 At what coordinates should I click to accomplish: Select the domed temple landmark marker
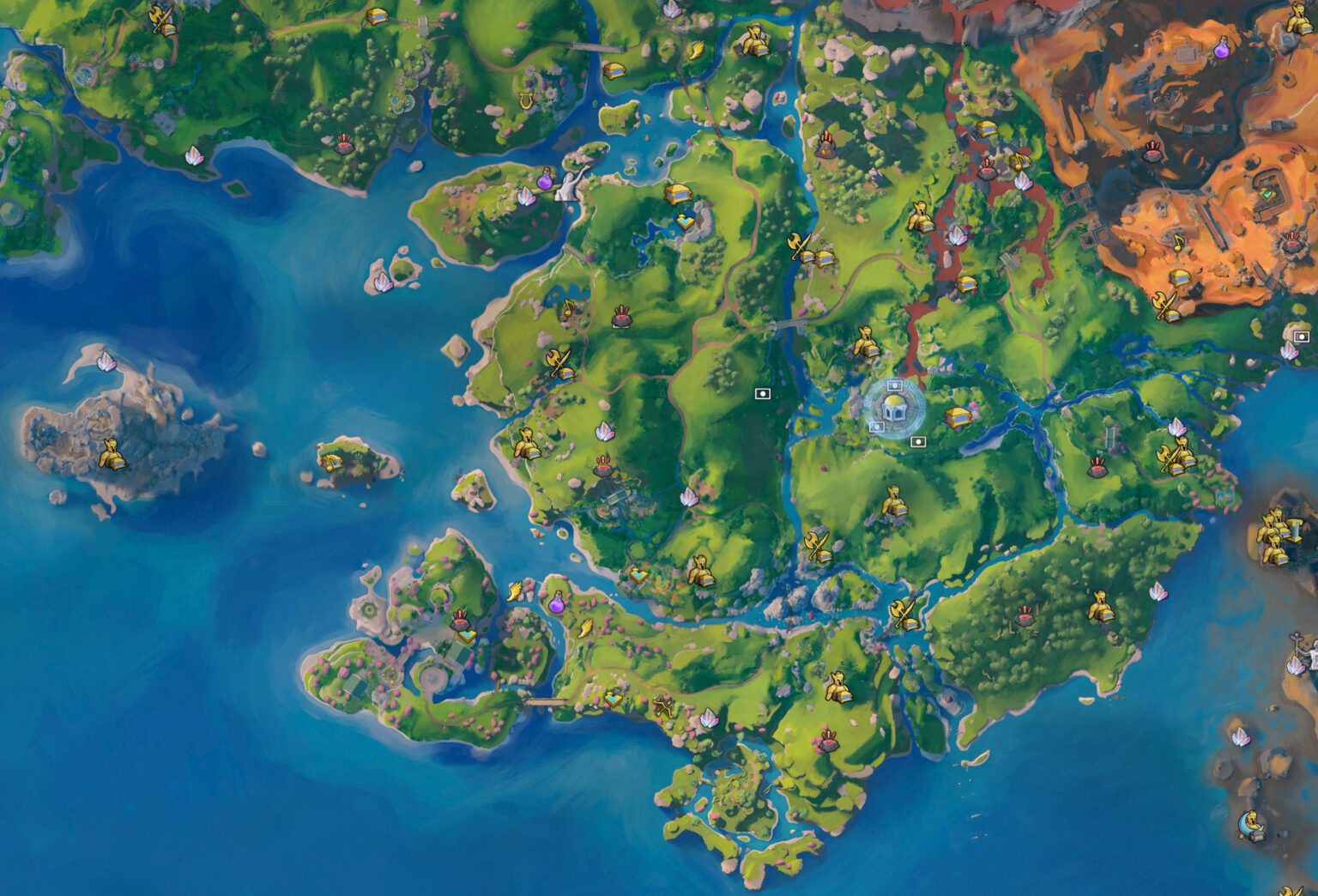pos(895,409)
